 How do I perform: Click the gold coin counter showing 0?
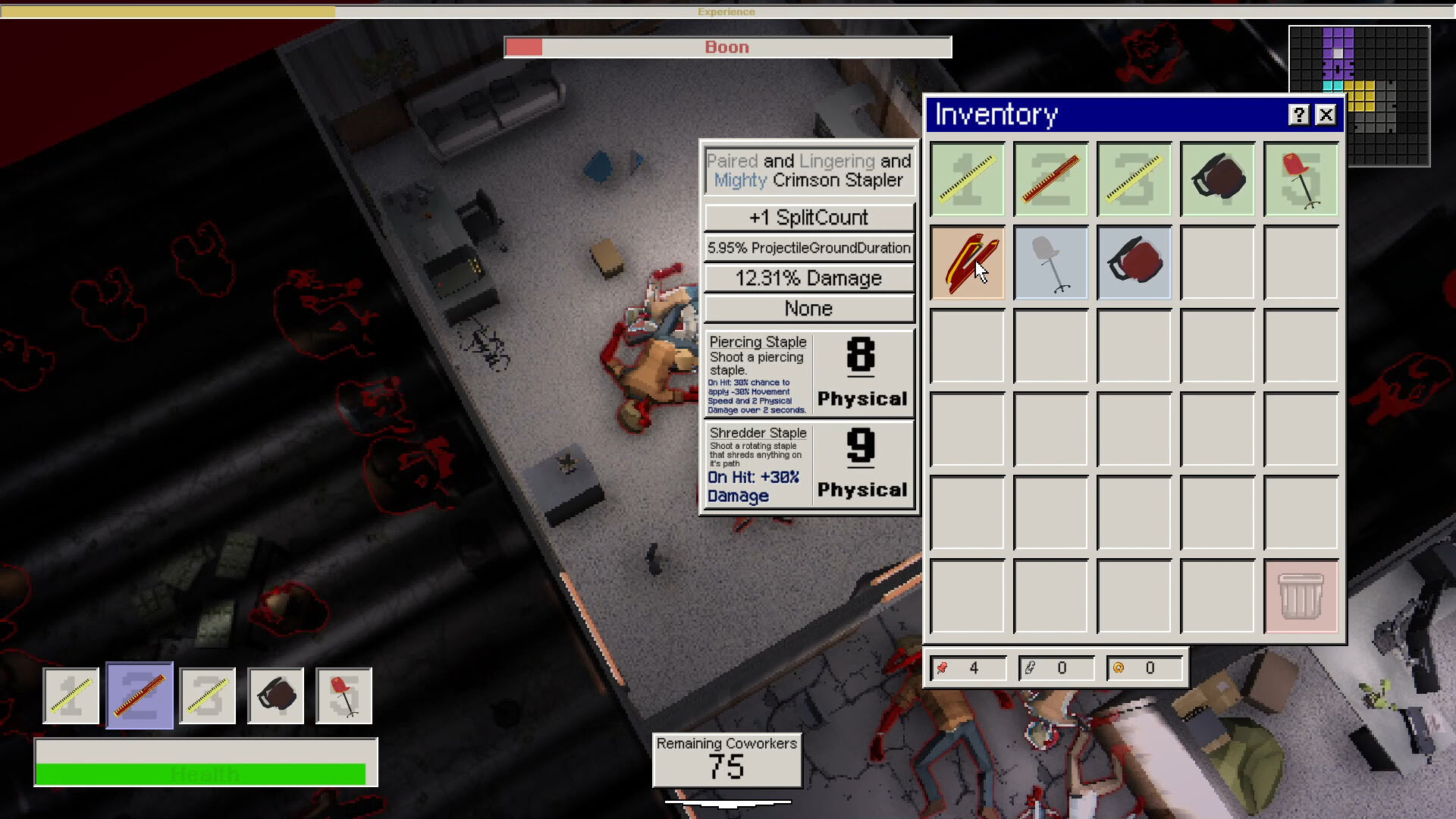click(x=1145, y=668)
